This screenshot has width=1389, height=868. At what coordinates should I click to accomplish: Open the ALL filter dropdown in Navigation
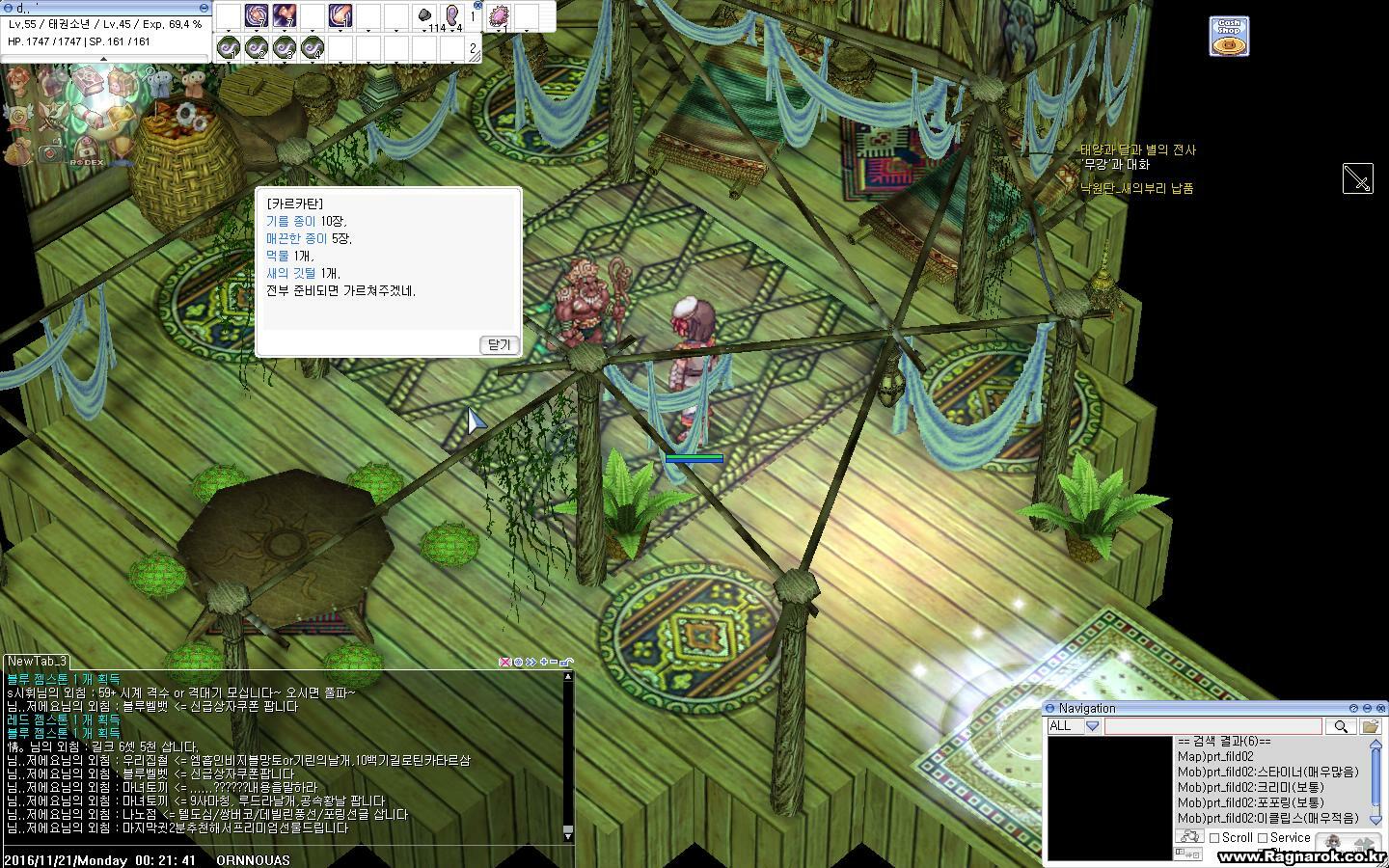coord(1092,726)
